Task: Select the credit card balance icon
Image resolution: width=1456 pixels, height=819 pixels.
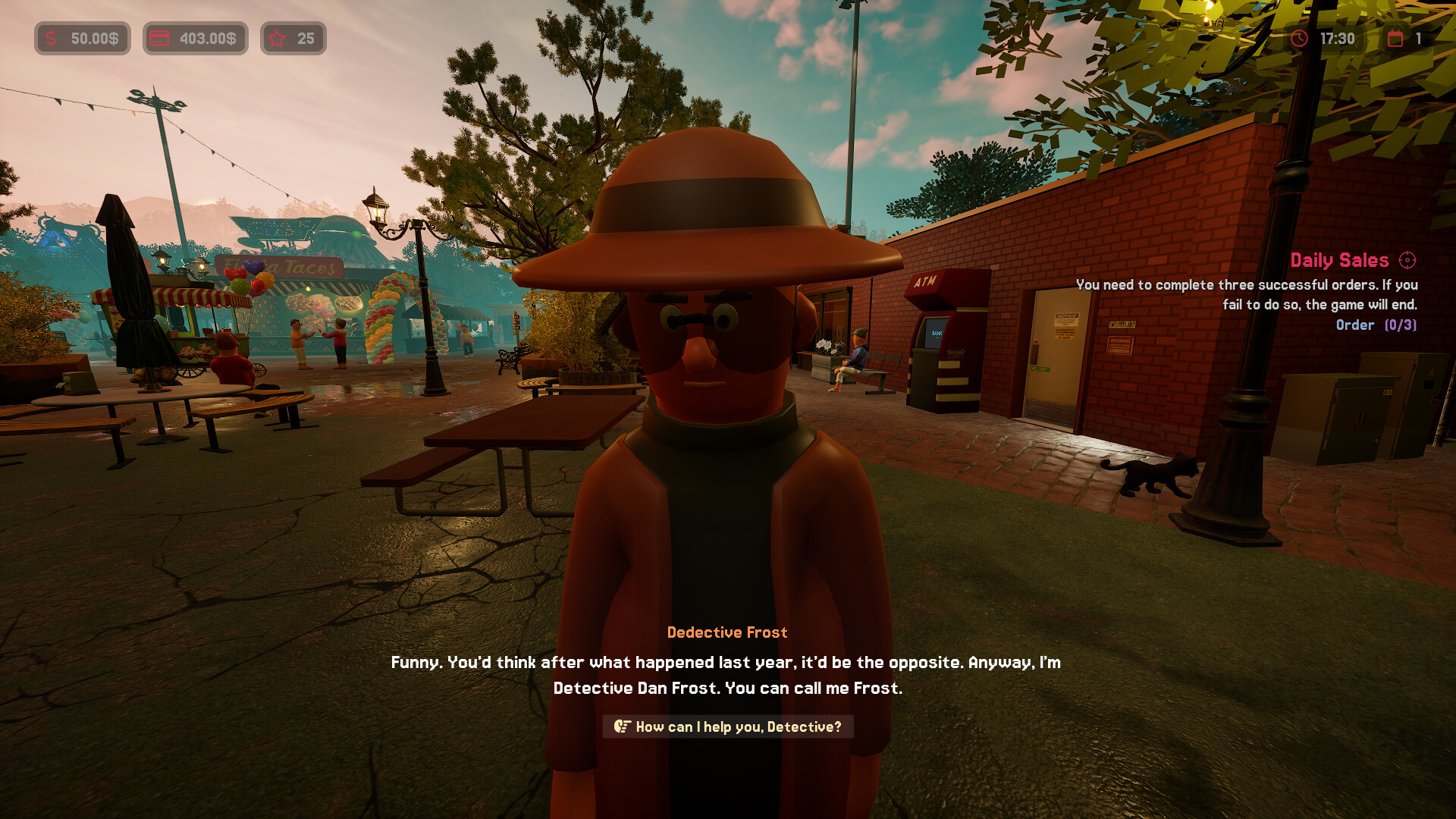Action: click(159, 38)
